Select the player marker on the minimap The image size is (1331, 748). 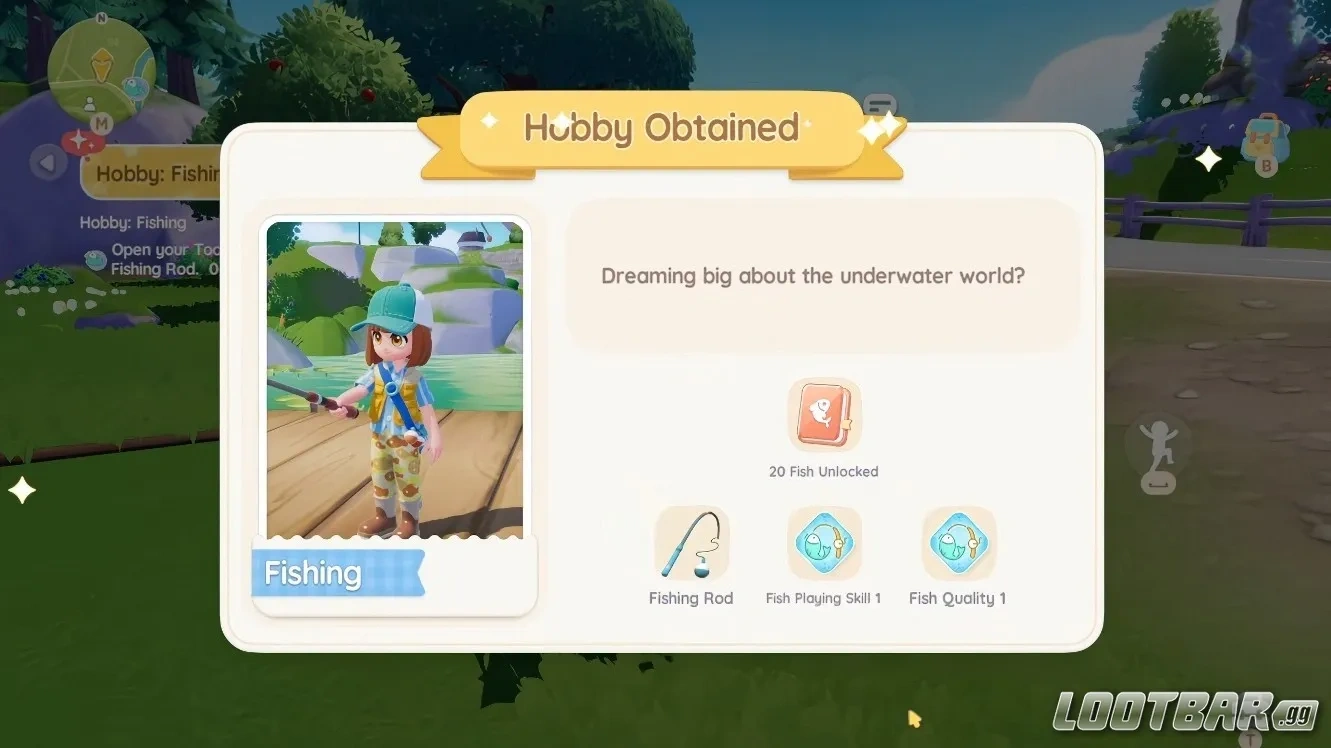click(89, 104)
